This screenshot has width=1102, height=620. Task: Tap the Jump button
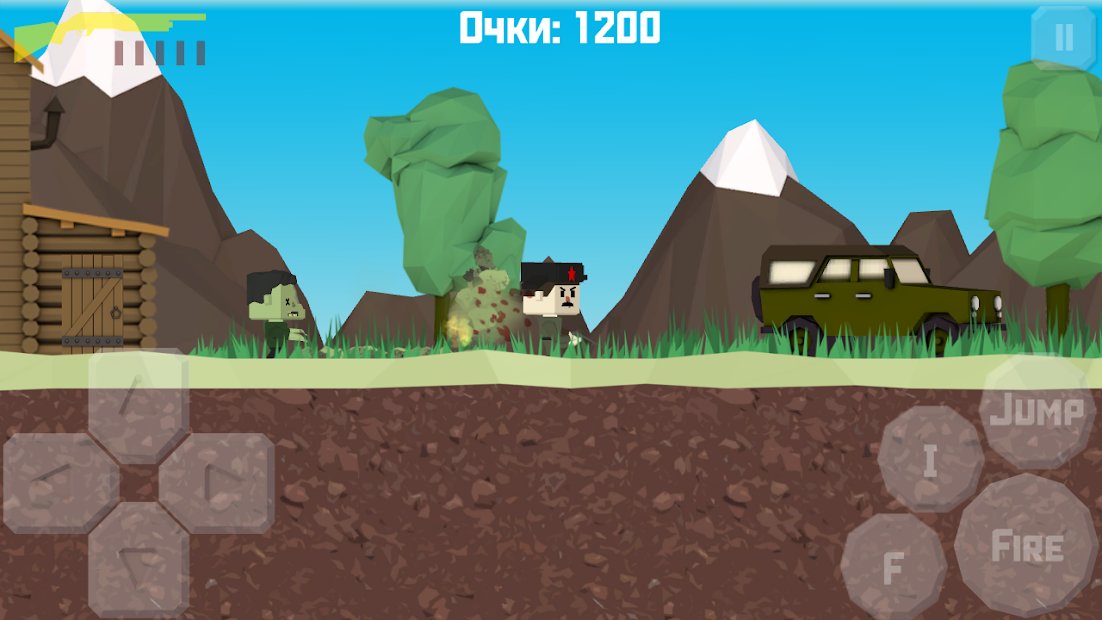pyautogui.click(x=1037, y=411)
